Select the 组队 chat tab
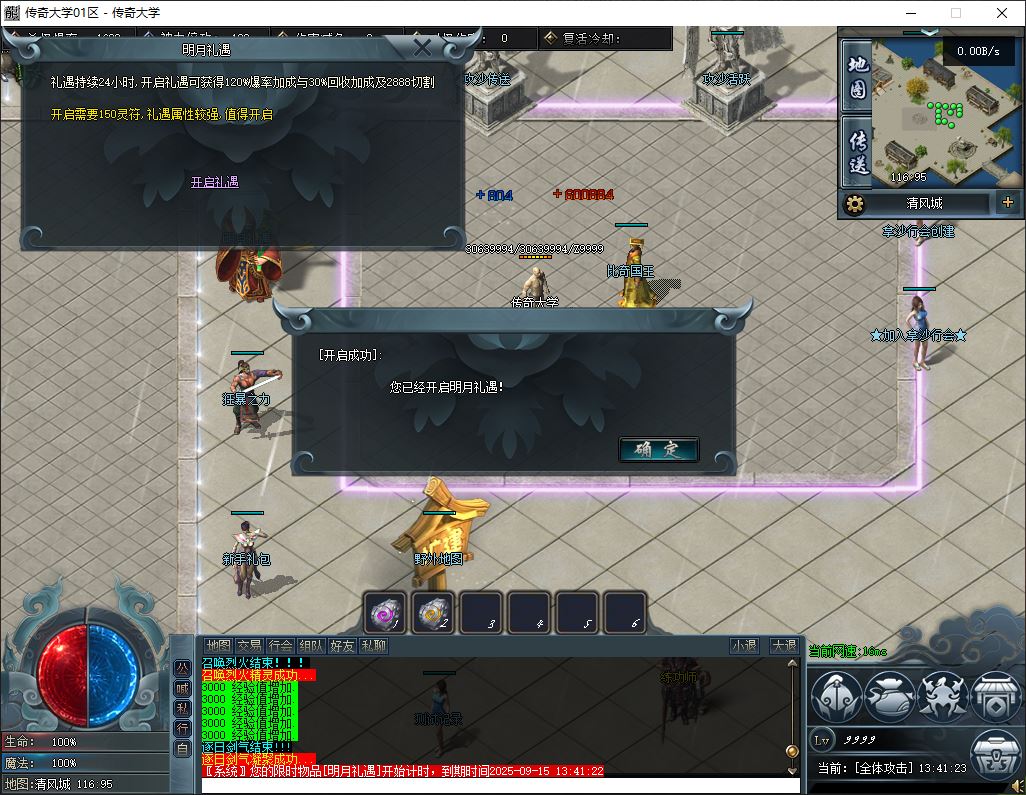Viewport: 1026px width, 795px height. pyautogui.click(x=311, y=646)
